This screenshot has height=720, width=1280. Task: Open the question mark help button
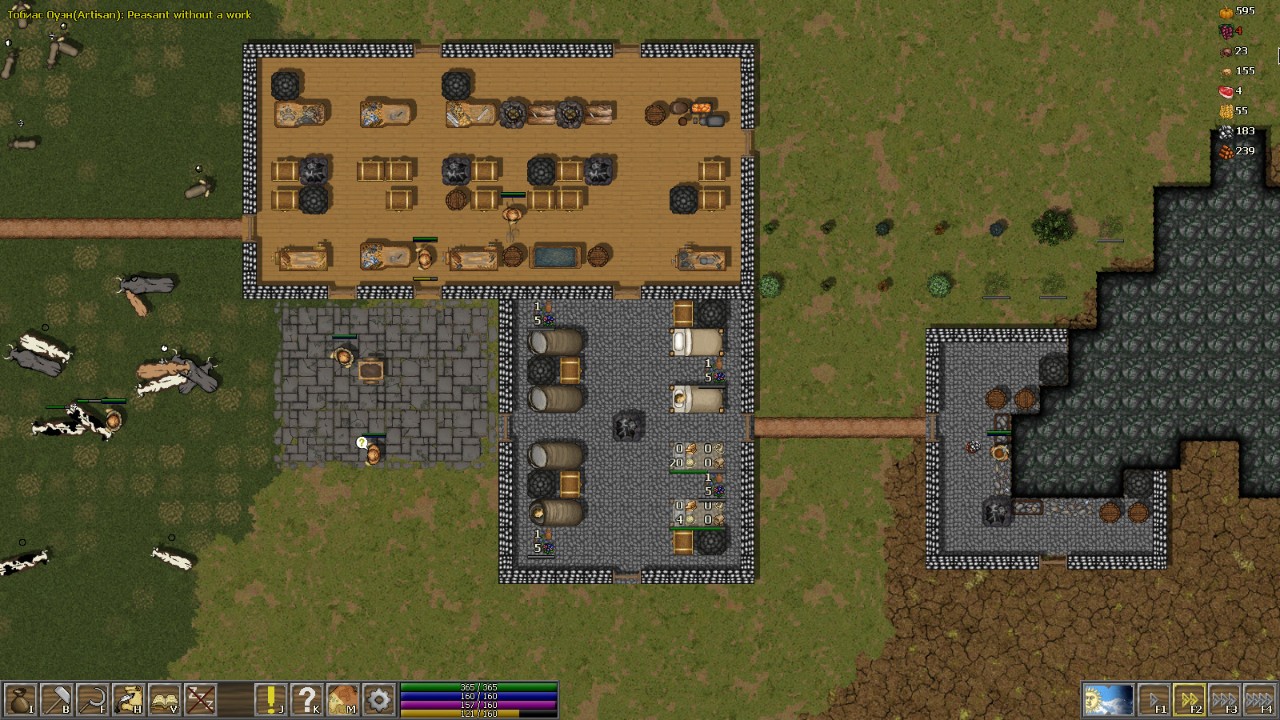pyautogui.click(x=306, y=699)
